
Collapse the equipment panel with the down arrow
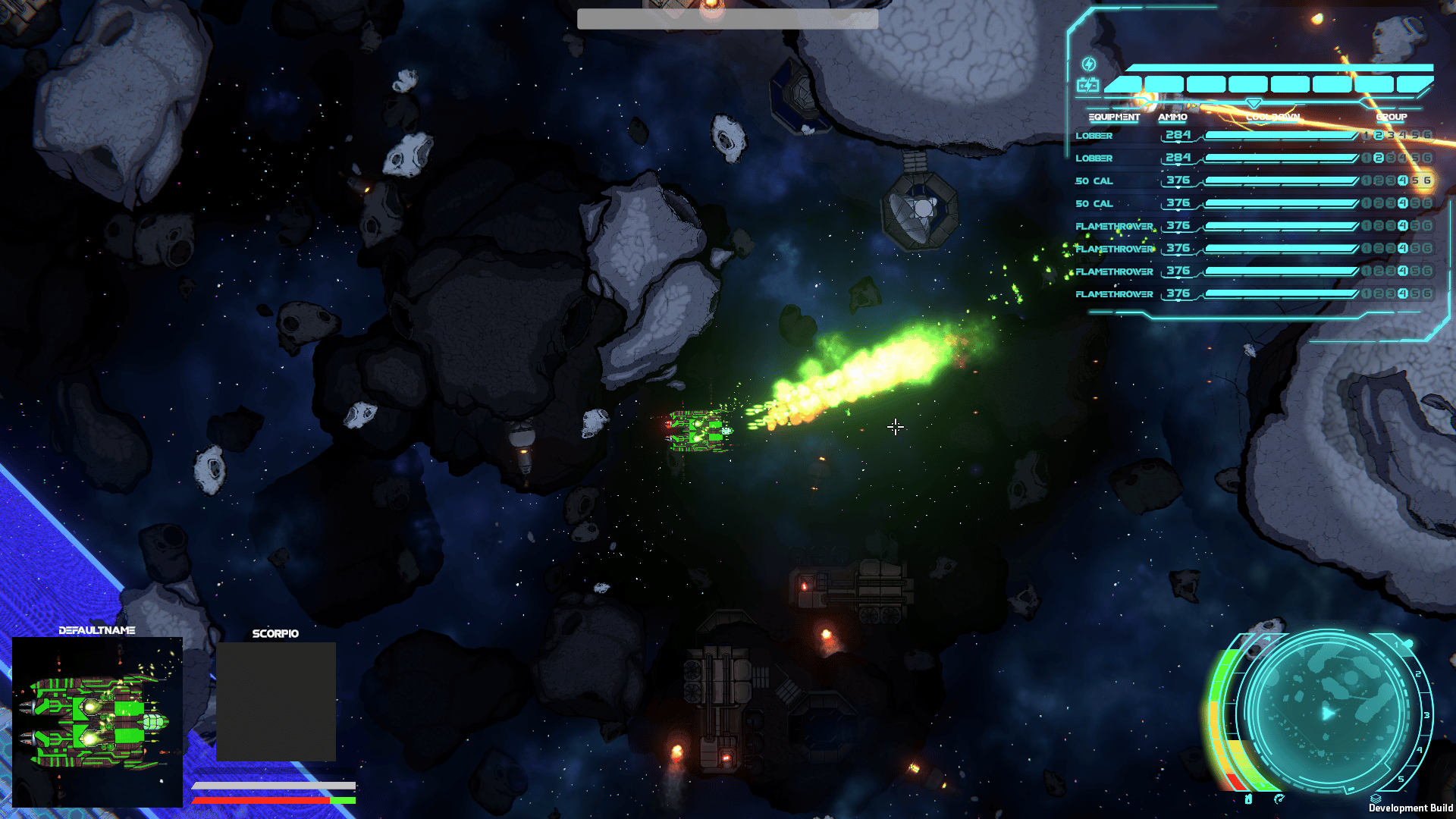click(x=1254, y=103)
